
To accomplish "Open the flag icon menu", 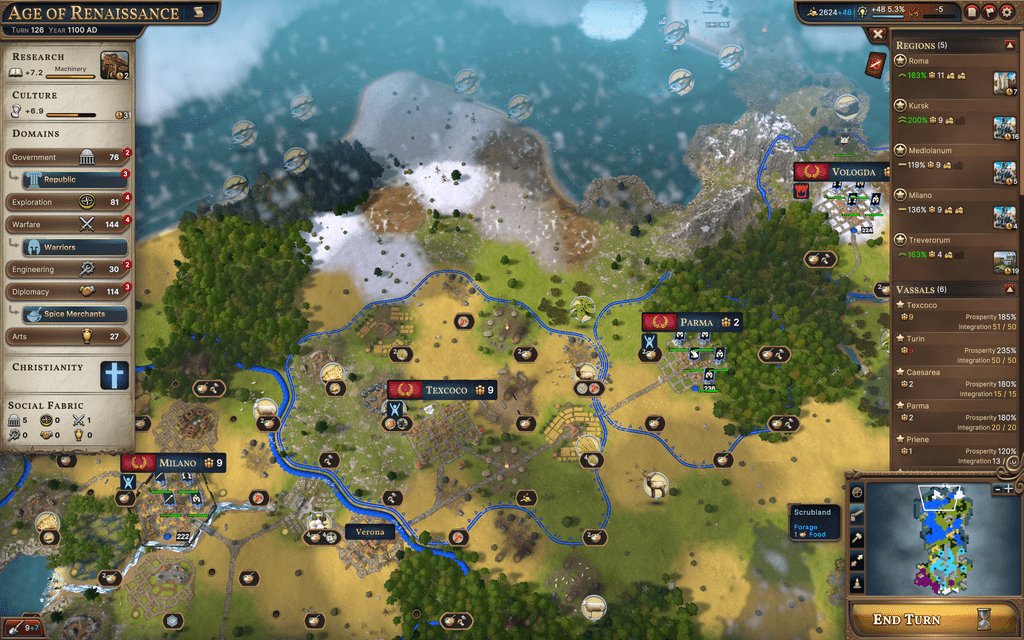I will coord(989,12).
